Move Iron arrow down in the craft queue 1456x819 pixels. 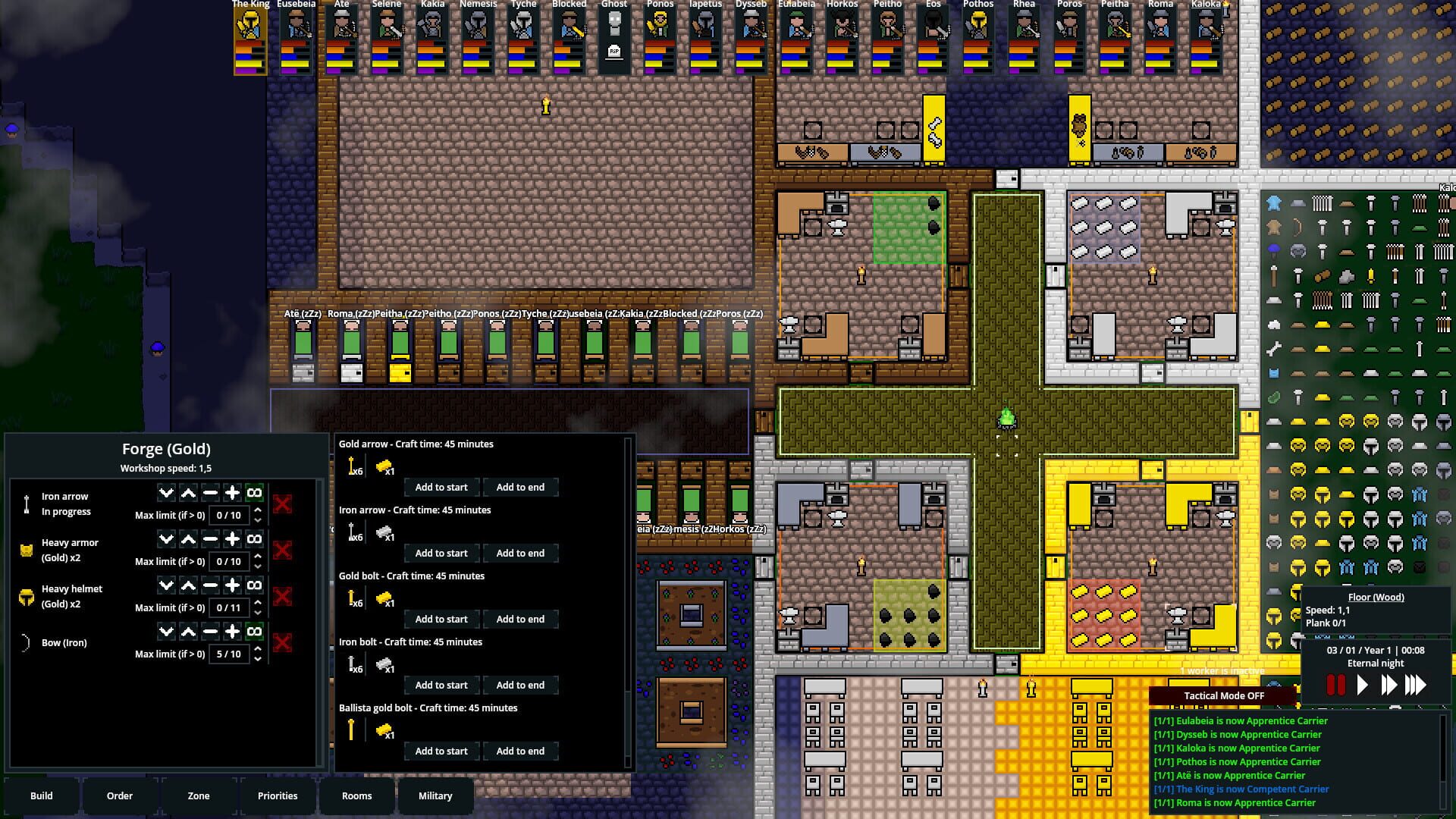pos(166,493)
